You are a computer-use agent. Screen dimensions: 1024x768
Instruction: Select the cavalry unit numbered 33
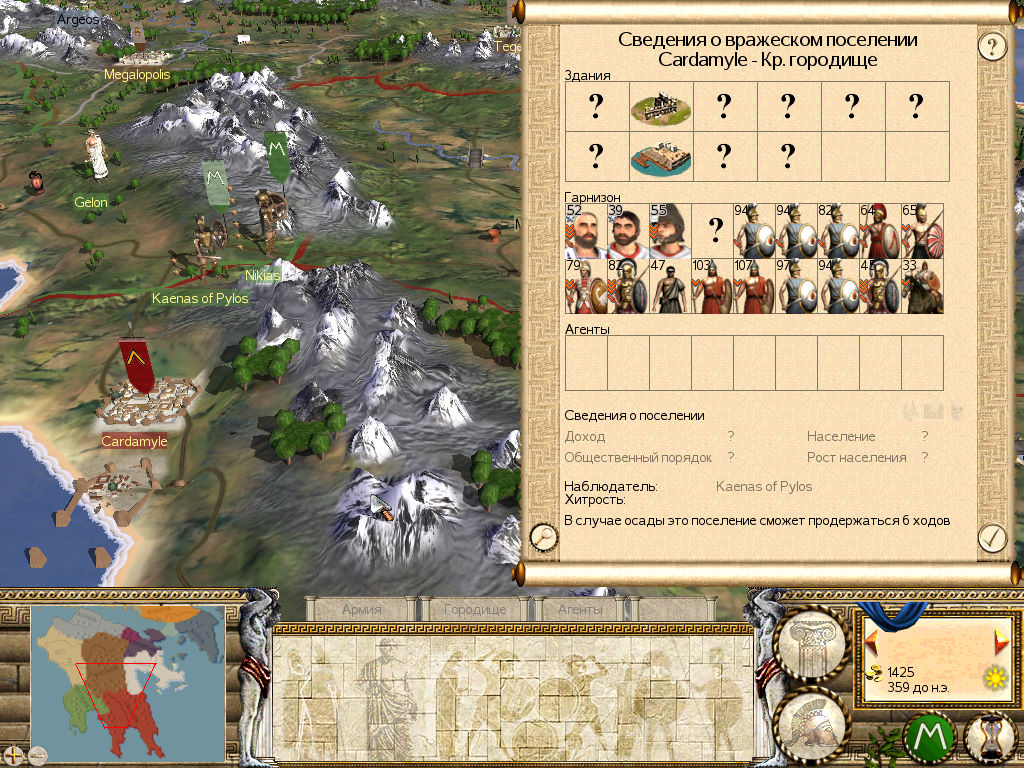(922, 287)
